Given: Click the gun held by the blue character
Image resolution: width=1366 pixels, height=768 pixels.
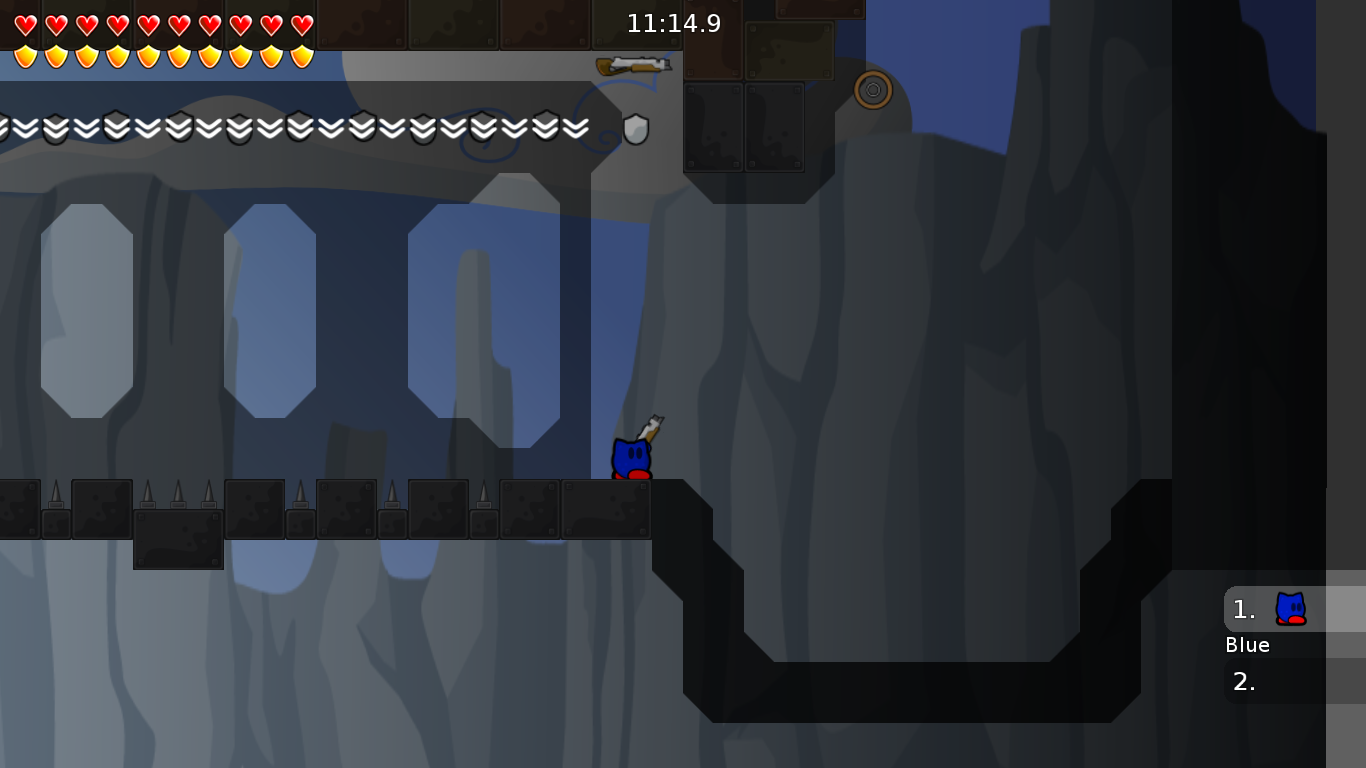Looking at the screenshot, I should (x=649, y=428).
